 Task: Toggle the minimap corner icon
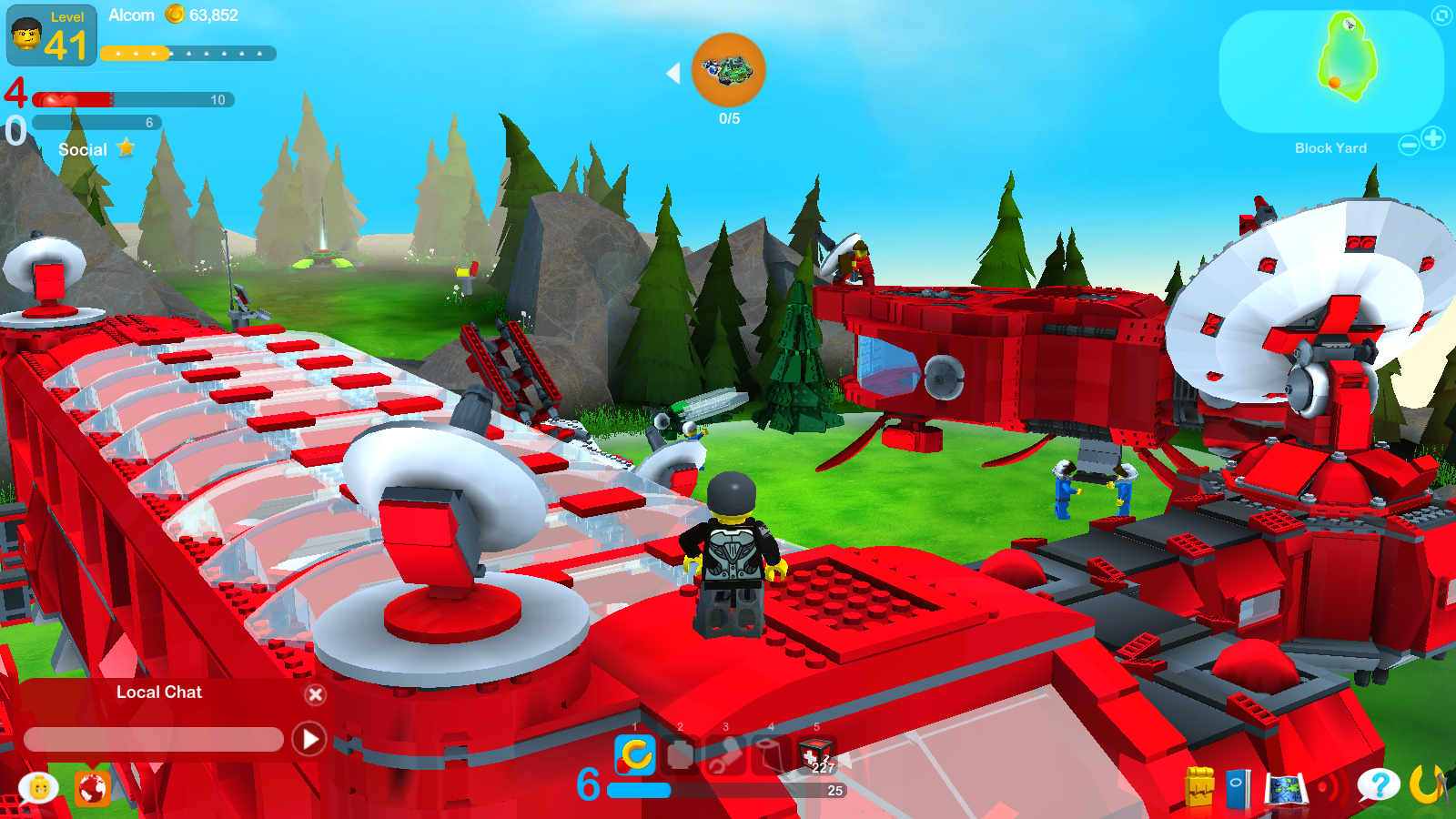click(x=1440, y=15)
